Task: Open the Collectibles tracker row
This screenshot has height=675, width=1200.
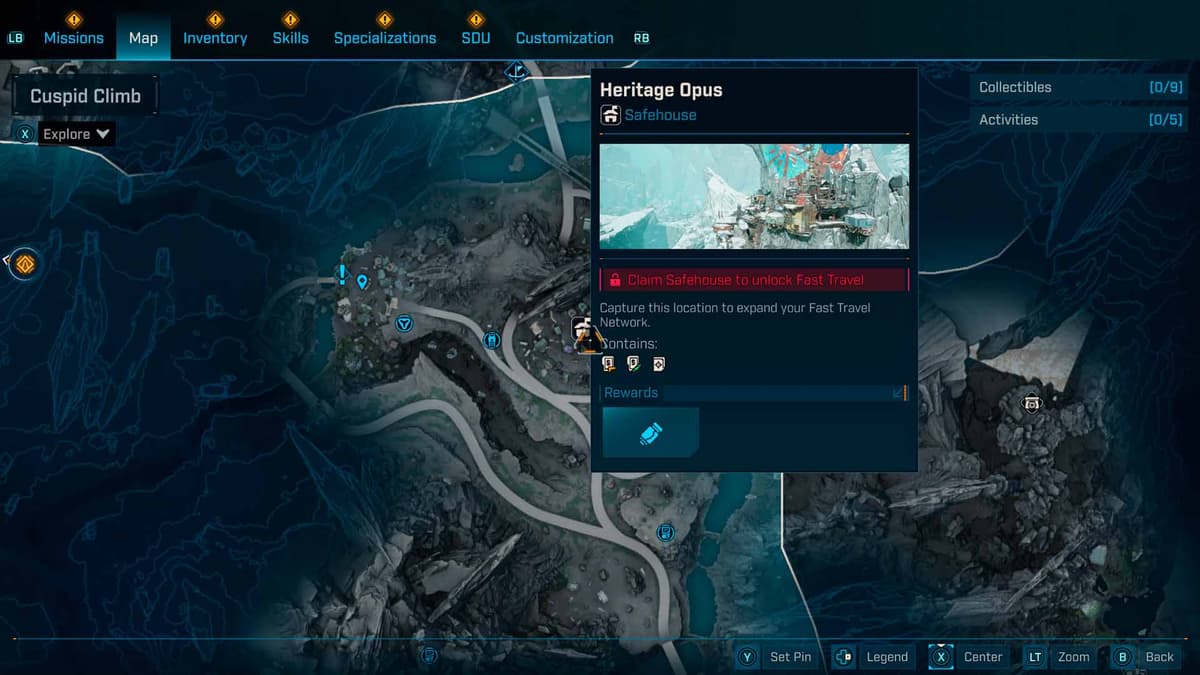Action: [x=1079, y=87]
